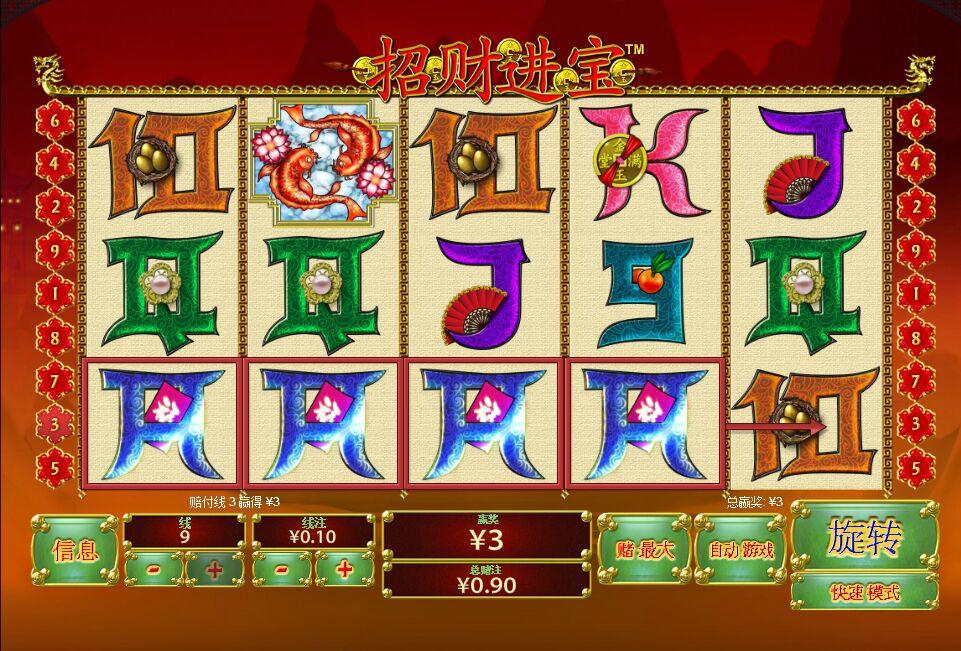Raise the line bet (线注) amount
Viewport: 961px width, 651px height.
click(344, 569)
